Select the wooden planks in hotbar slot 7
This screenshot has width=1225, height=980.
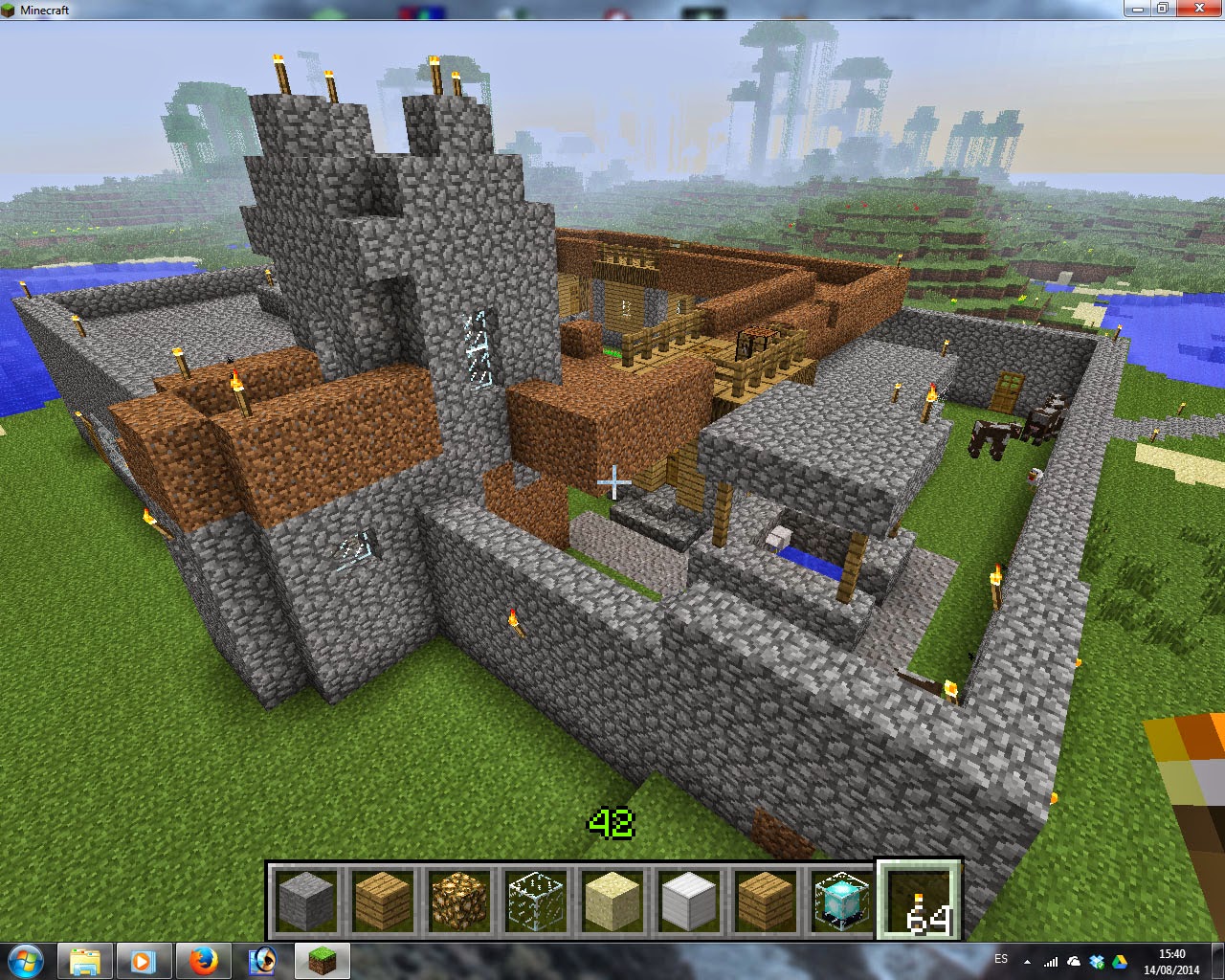click(766, 900)
